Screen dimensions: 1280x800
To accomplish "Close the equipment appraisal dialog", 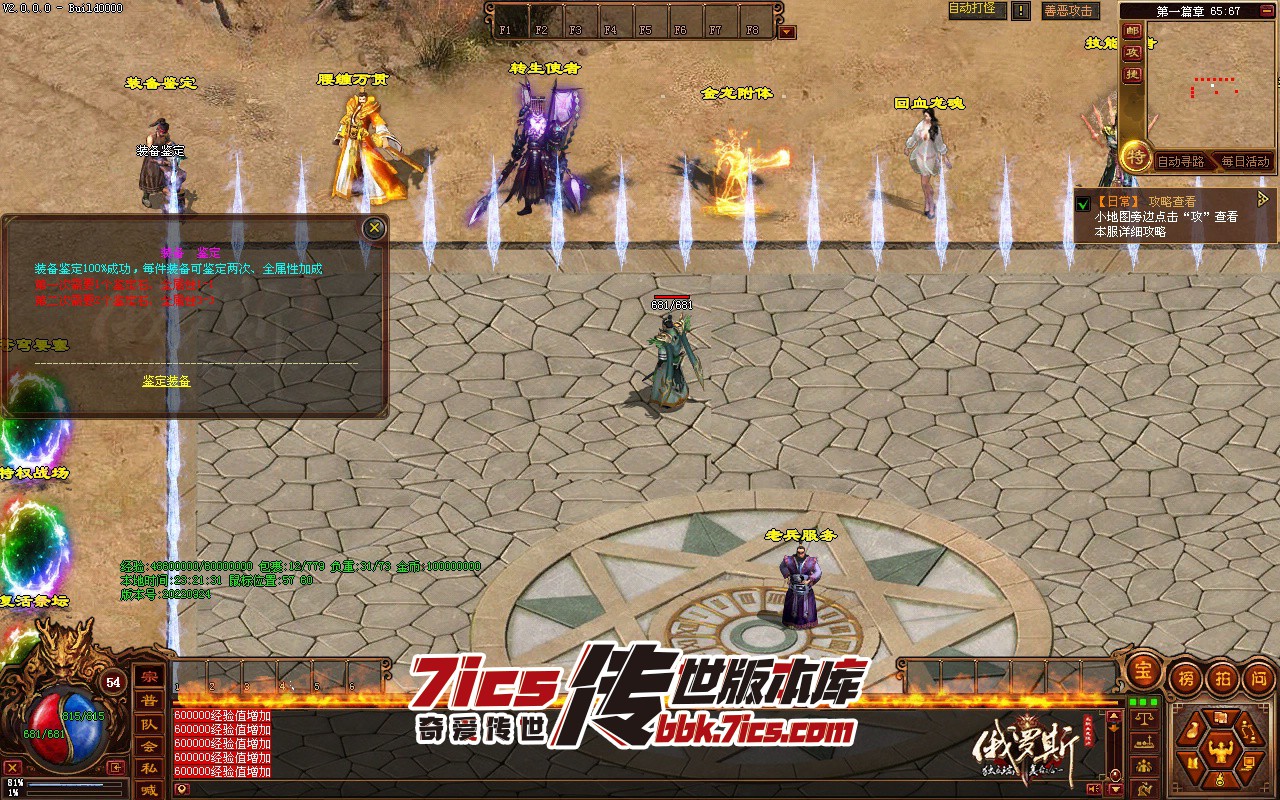I will 374,228.
